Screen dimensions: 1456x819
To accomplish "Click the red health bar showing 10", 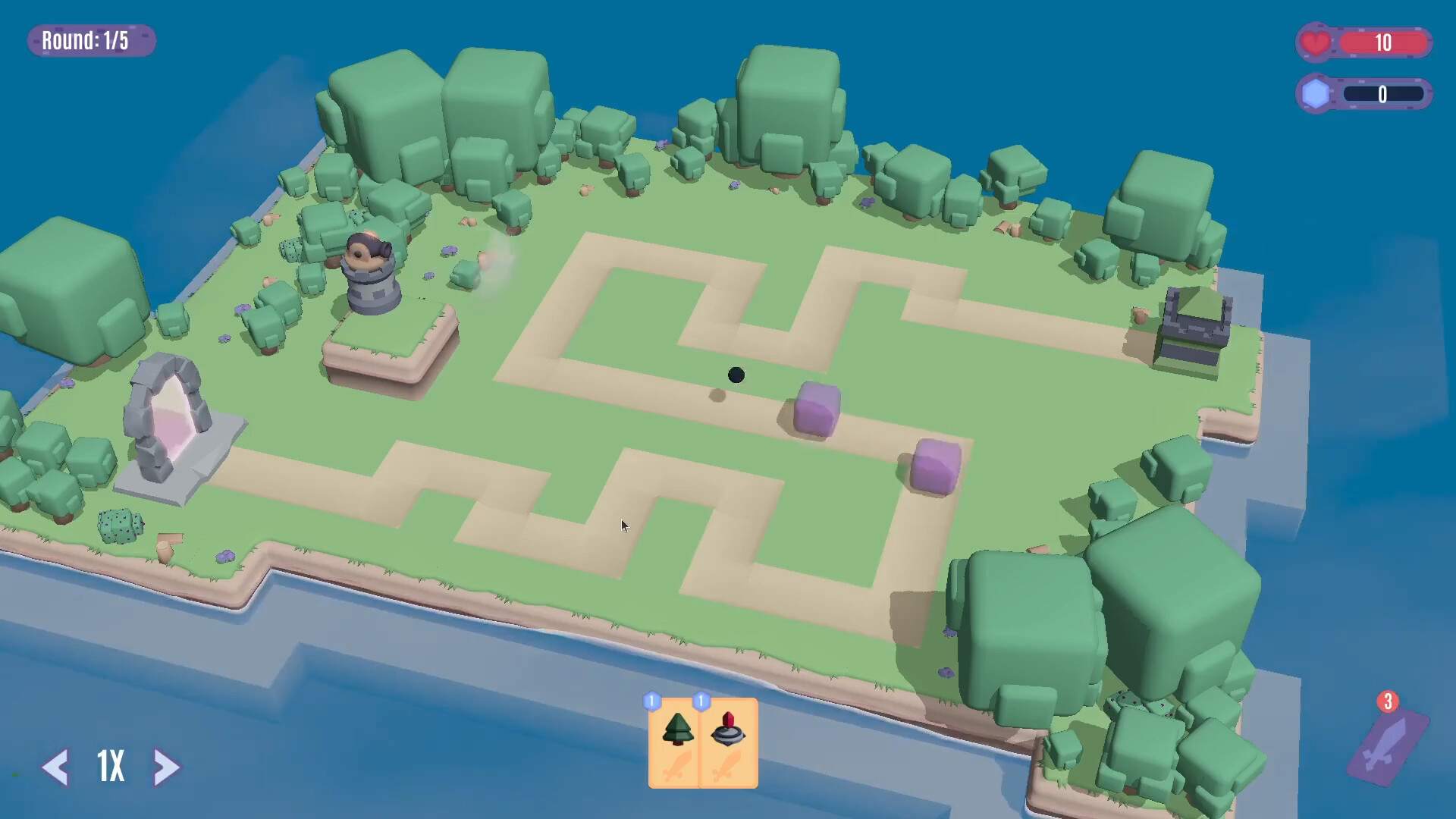I will (x=1385, y=42).
